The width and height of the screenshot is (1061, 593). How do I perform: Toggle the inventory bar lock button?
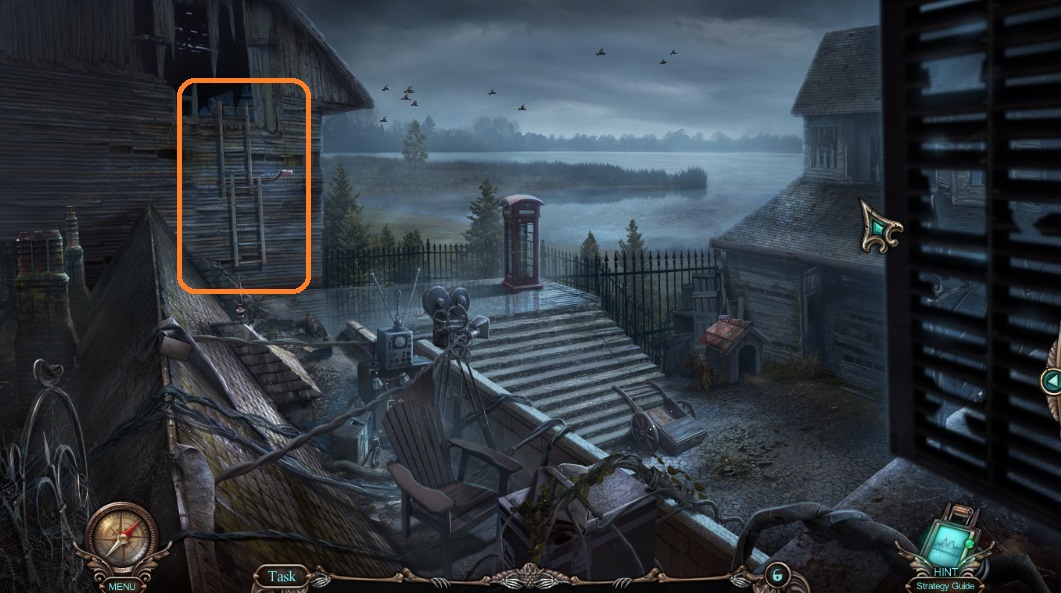776,575
